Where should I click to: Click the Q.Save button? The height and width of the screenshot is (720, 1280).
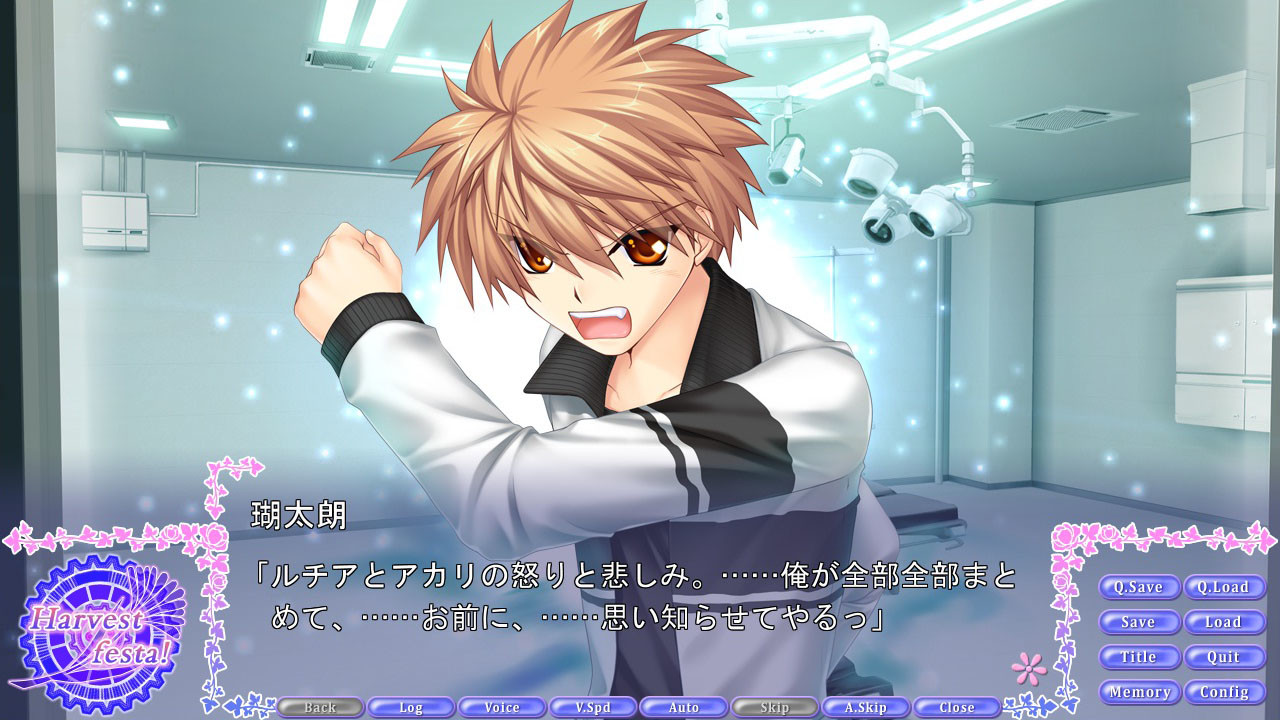click(x=1139, y=587)
